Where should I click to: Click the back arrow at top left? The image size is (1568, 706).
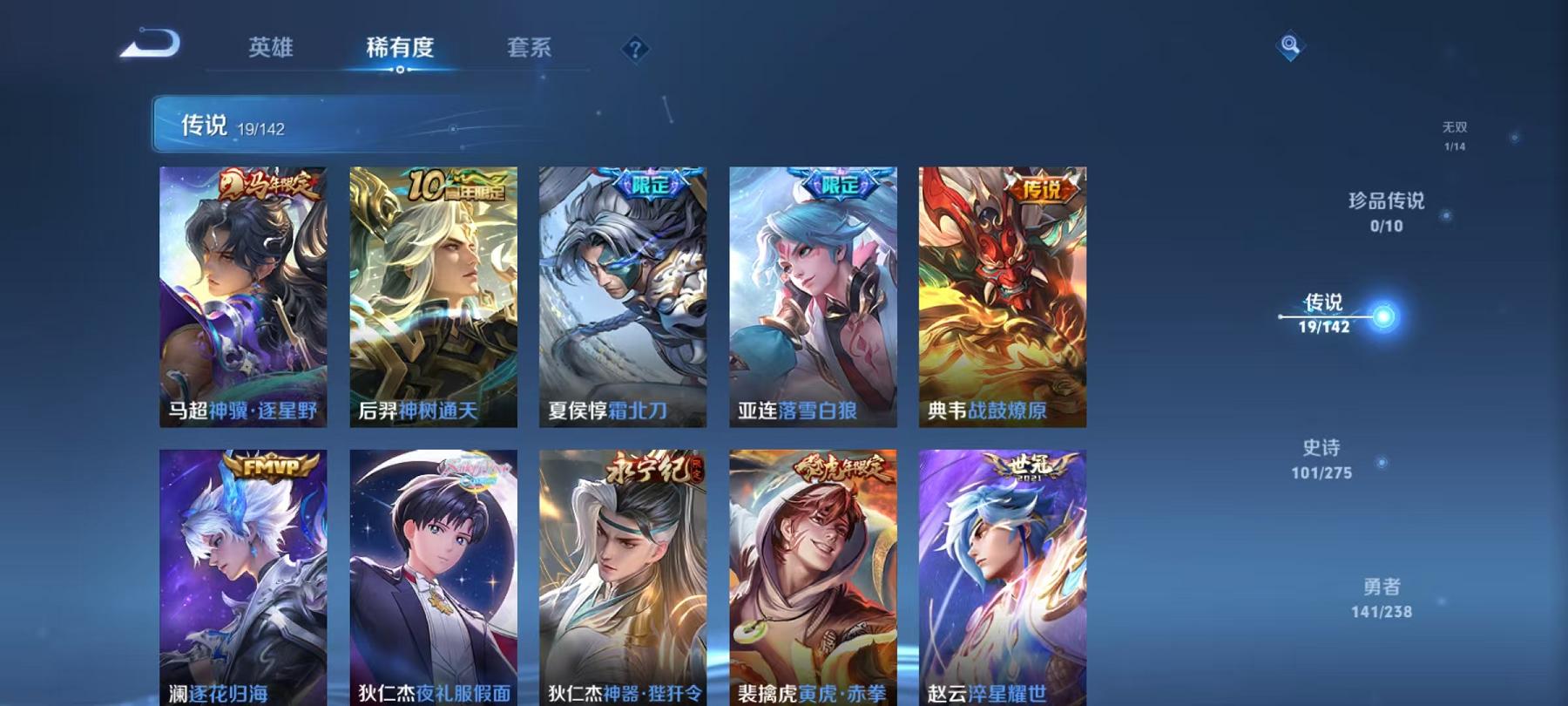[150, 42]
